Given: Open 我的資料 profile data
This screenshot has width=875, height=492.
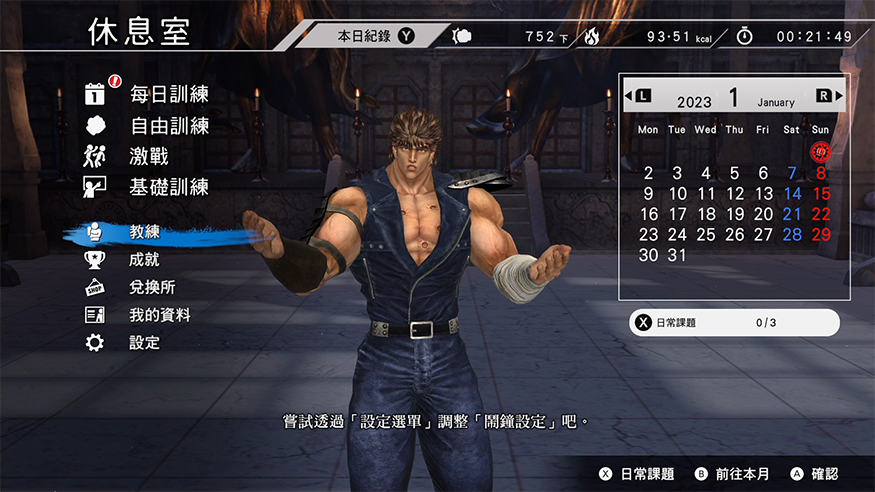Looking at the screenshot, I should 160,315.
